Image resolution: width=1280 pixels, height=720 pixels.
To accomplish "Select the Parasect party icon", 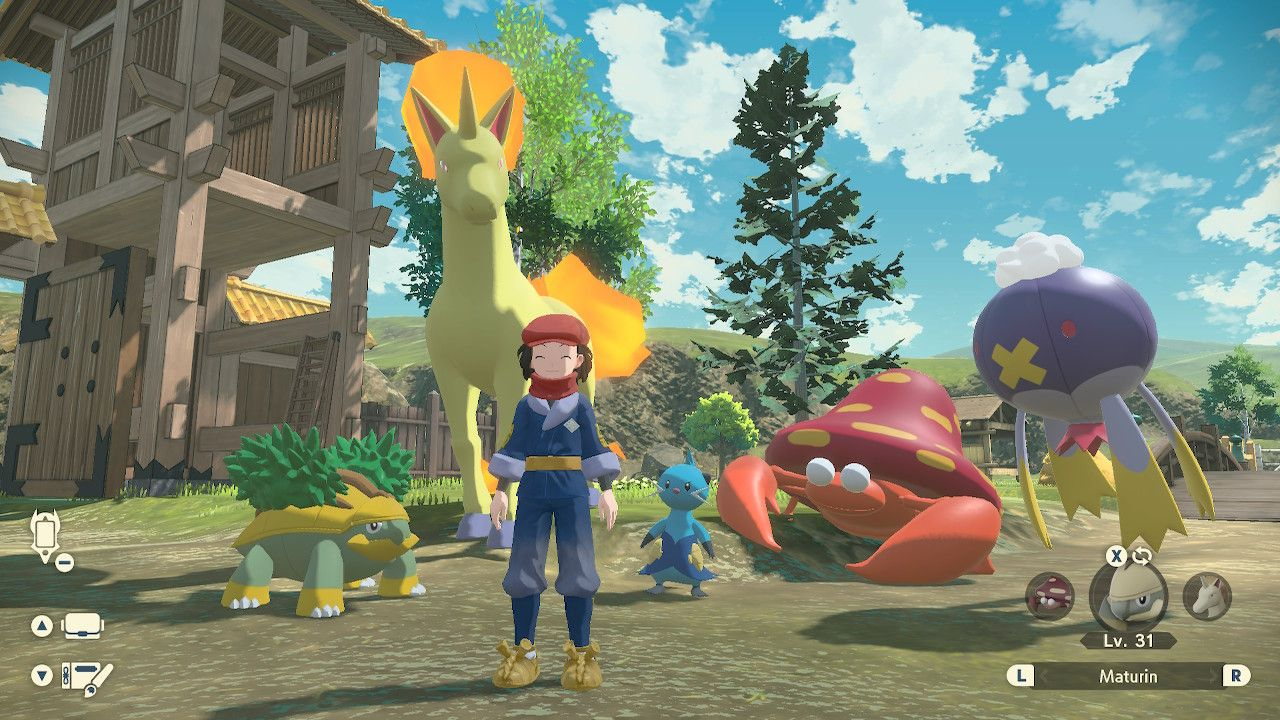I will [x=1049, y=596].
